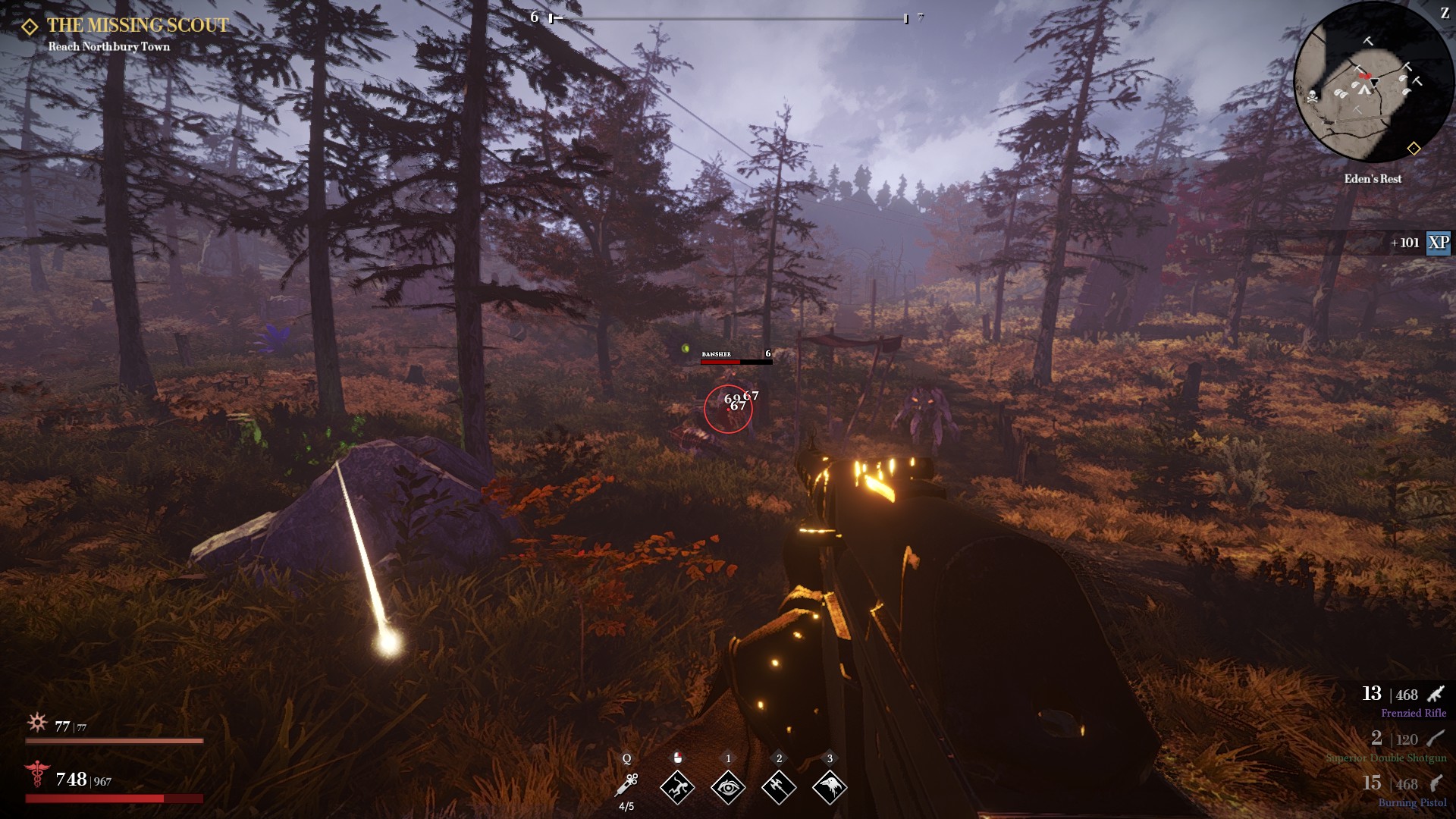Cast the raven ability
The image size is (1456, 819).
point(830,788)
